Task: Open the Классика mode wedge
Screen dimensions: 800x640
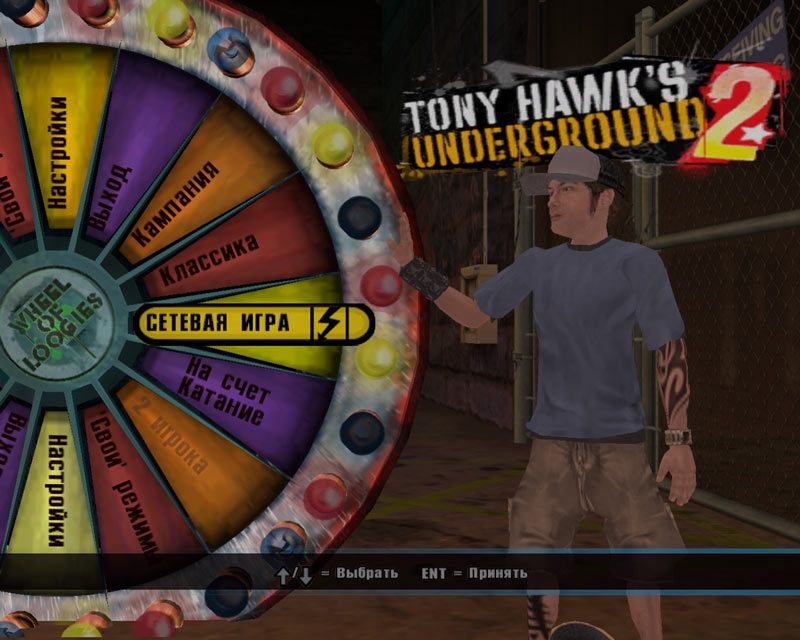Action: [220, 259]
